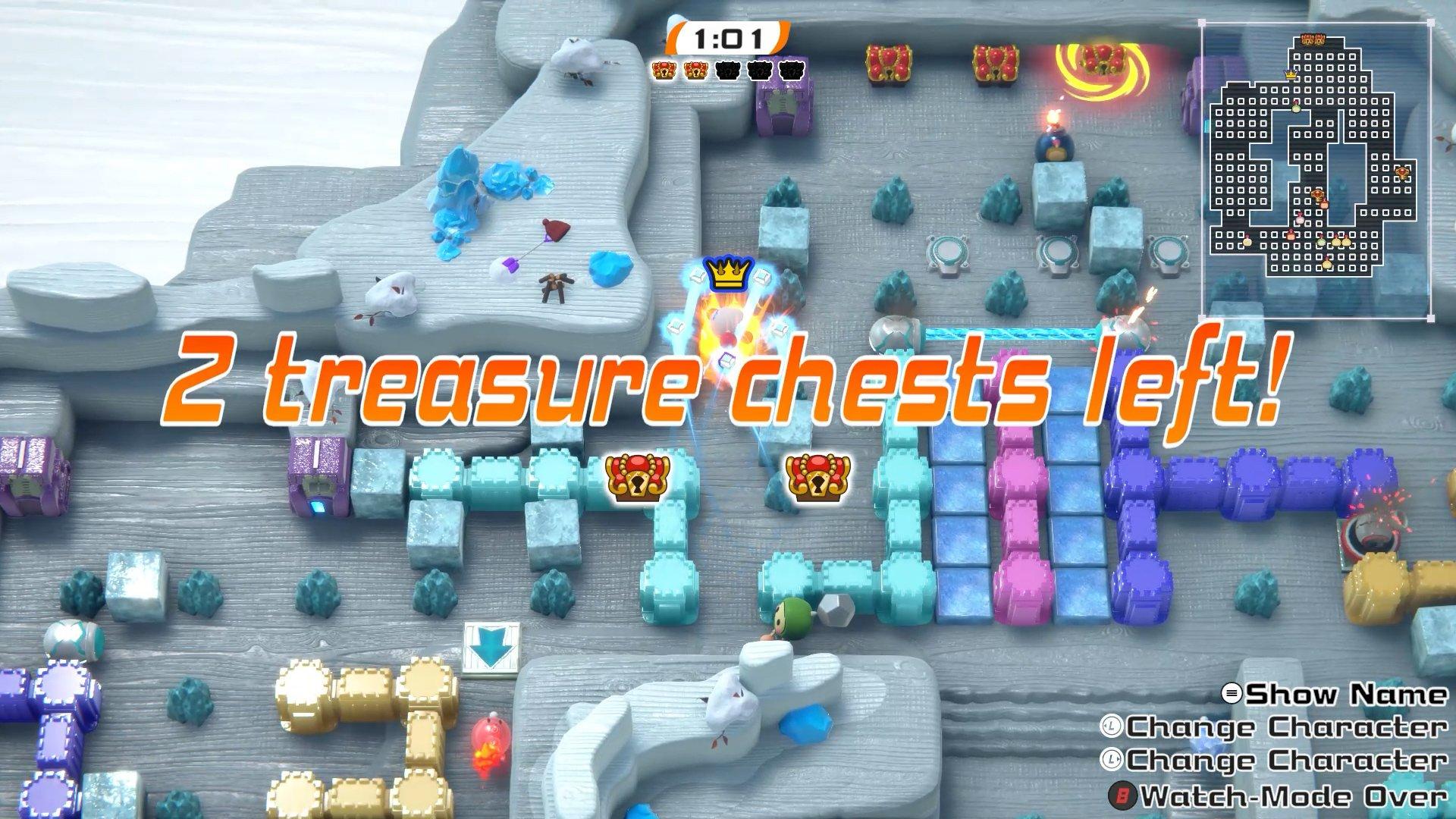Viewport: 1456px width, 819px height.
Task: Click the crown marker on the minimap
Action: pos(1291,74)
